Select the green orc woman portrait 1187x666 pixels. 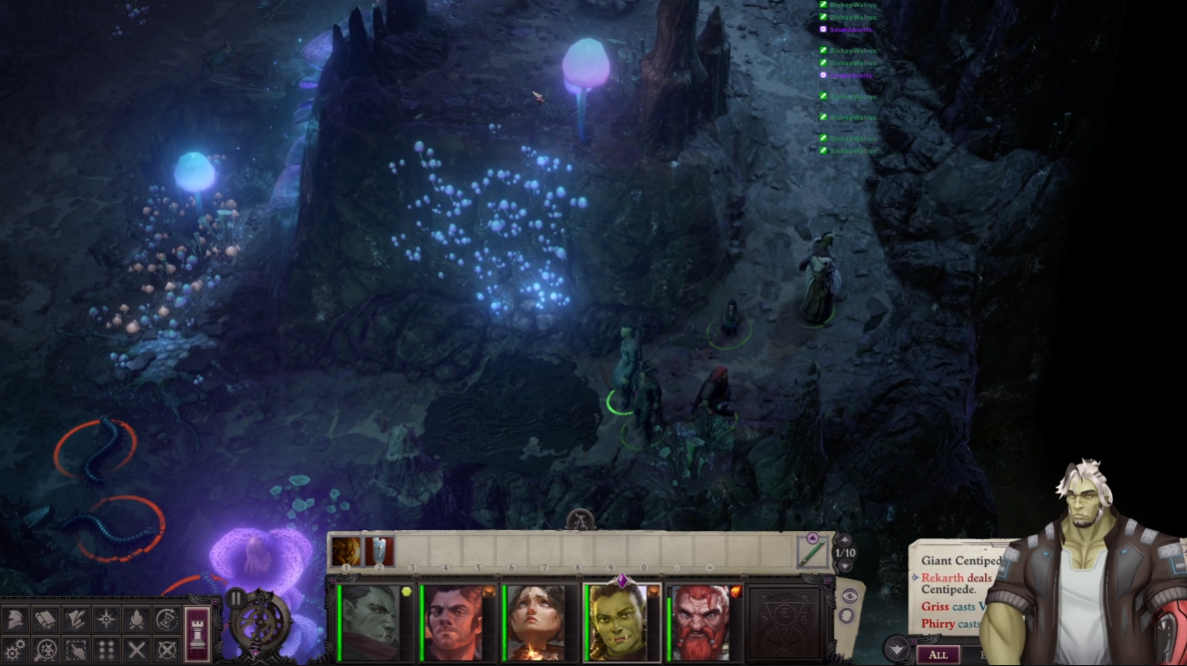click(x=620, y=622)
